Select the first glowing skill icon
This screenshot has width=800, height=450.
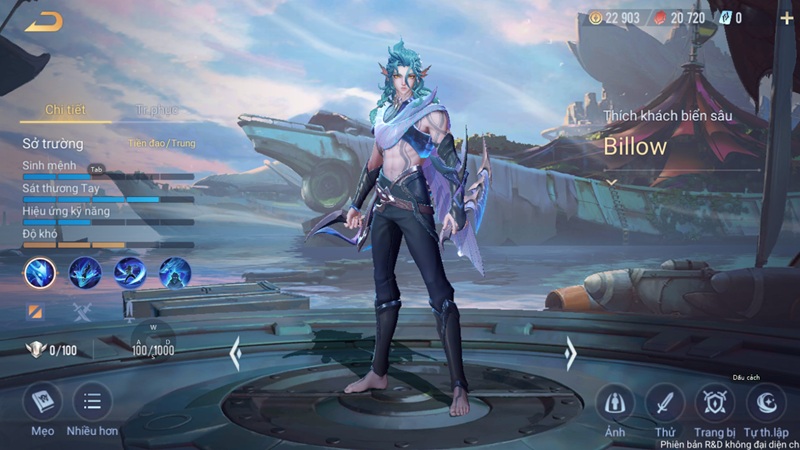click(40, 272)
